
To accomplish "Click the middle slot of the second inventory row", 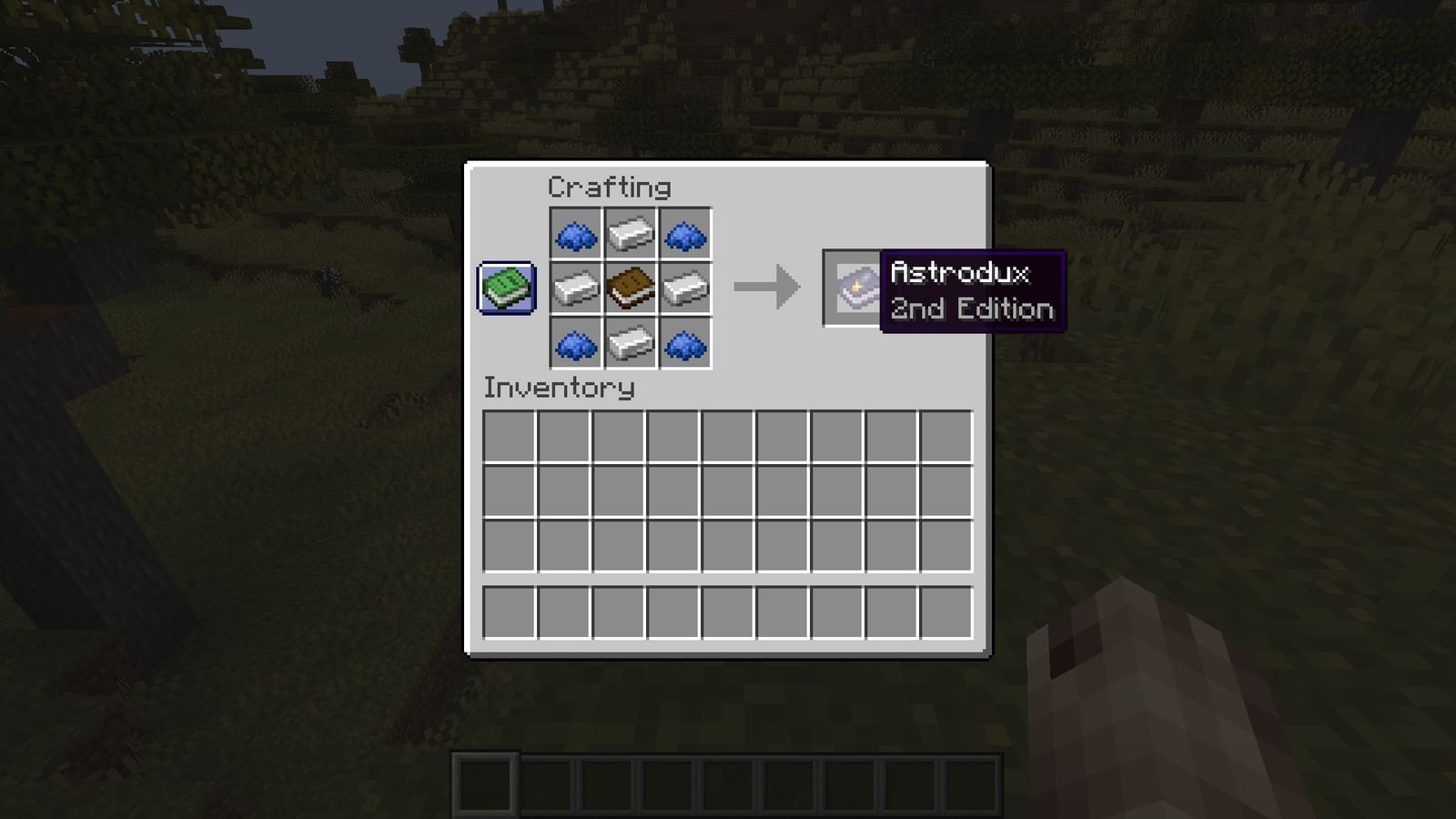I will 728,488.
